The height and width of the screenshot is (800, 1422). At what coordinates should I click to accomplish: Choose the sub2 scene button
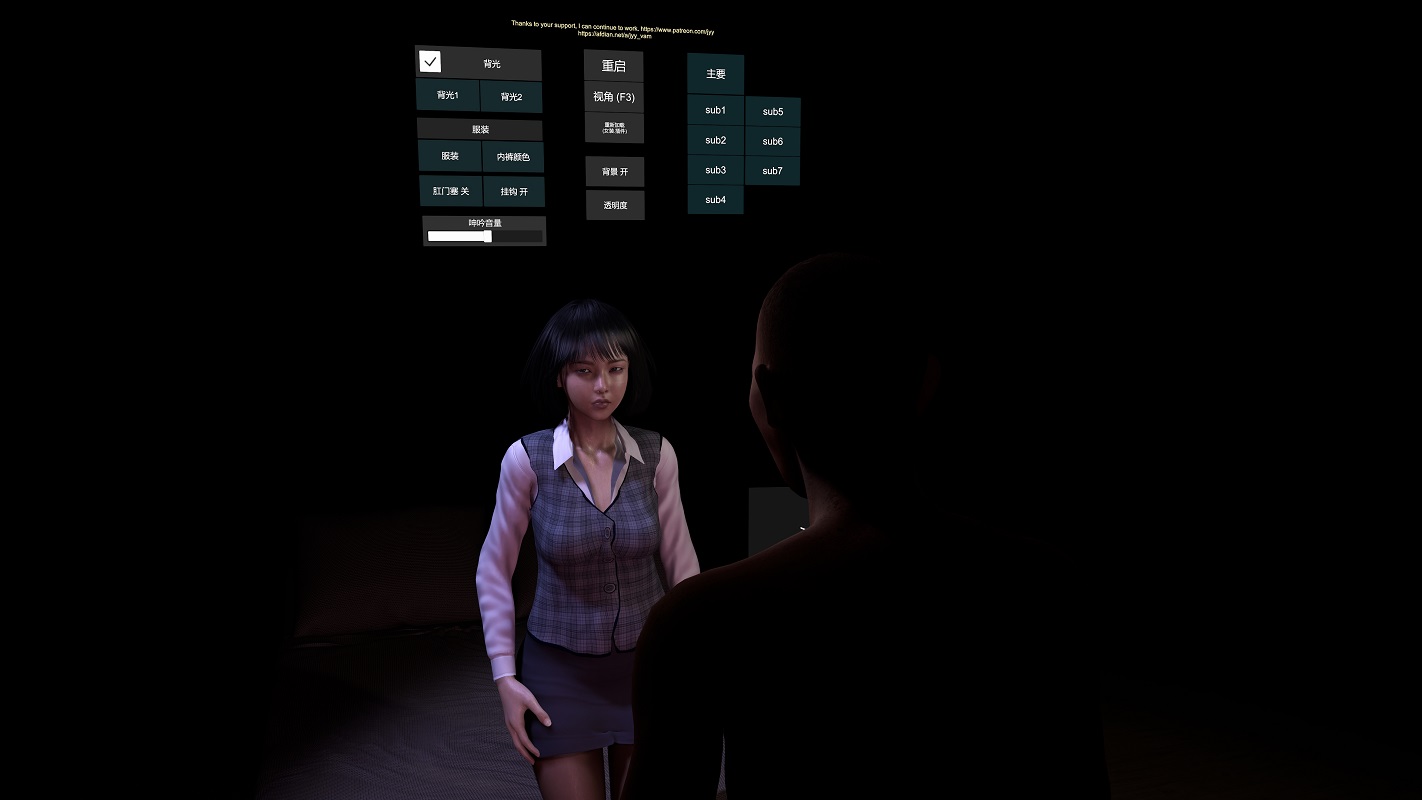pyautogui.click(x=716, y=140)
